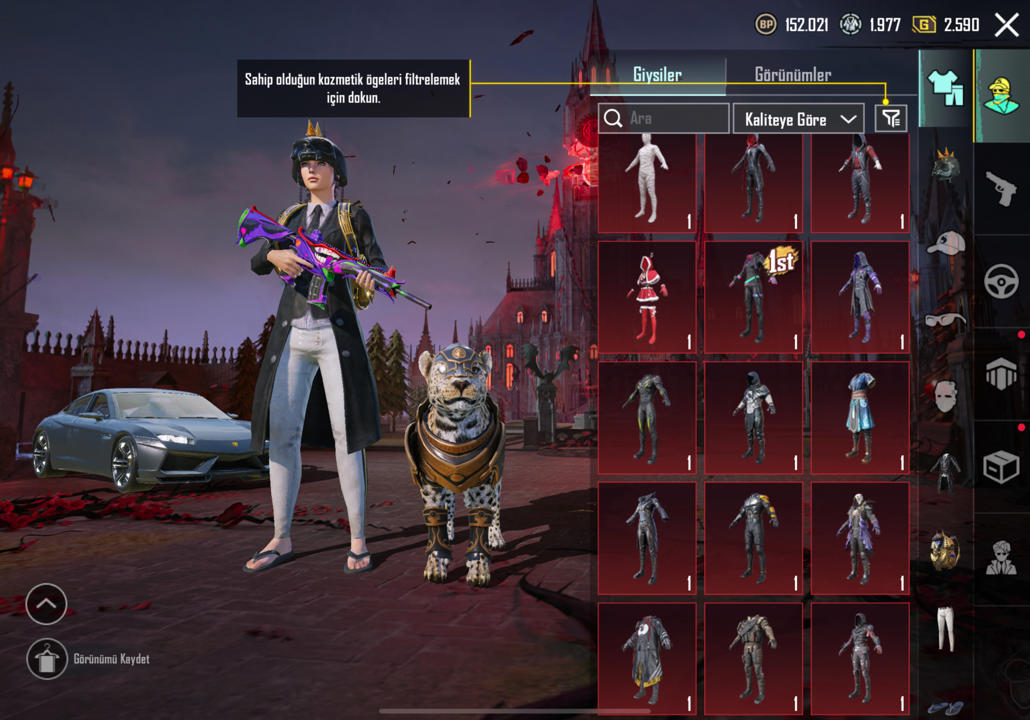This screenshot has width=1030, height=720.
Task: Click the Ara search field
Action: [676, 119]
